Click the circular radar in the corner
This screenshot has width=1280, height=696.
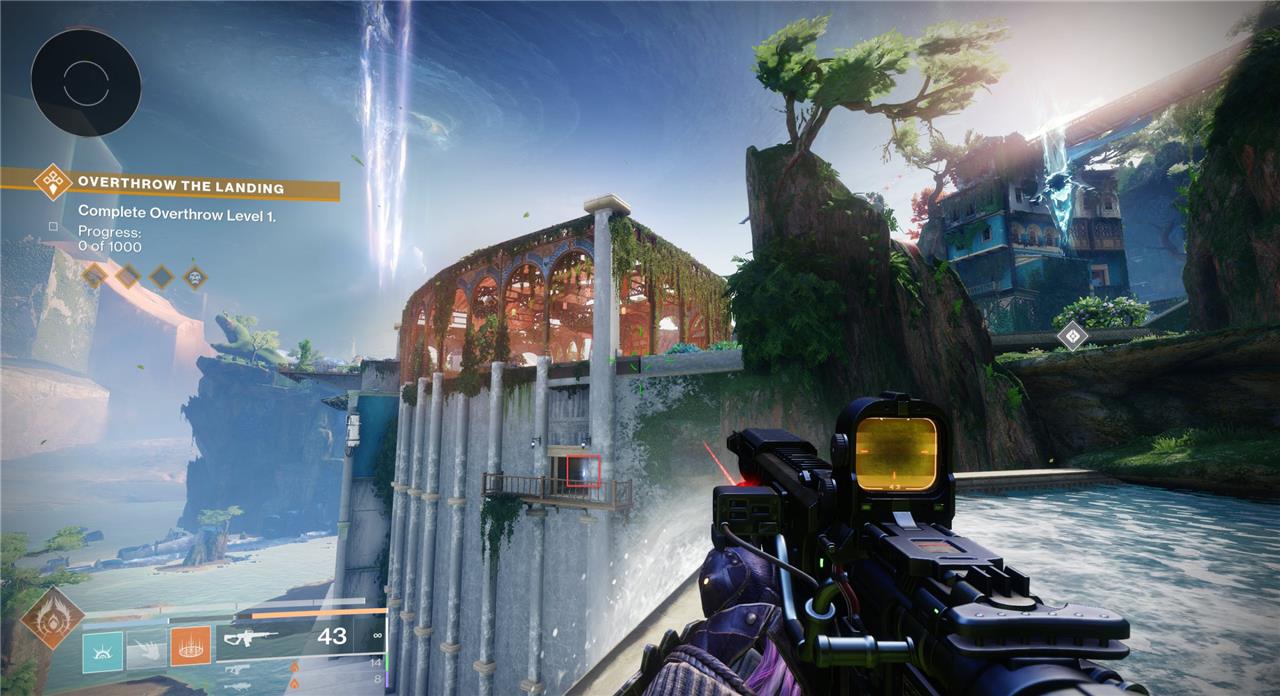coord(85,82)
